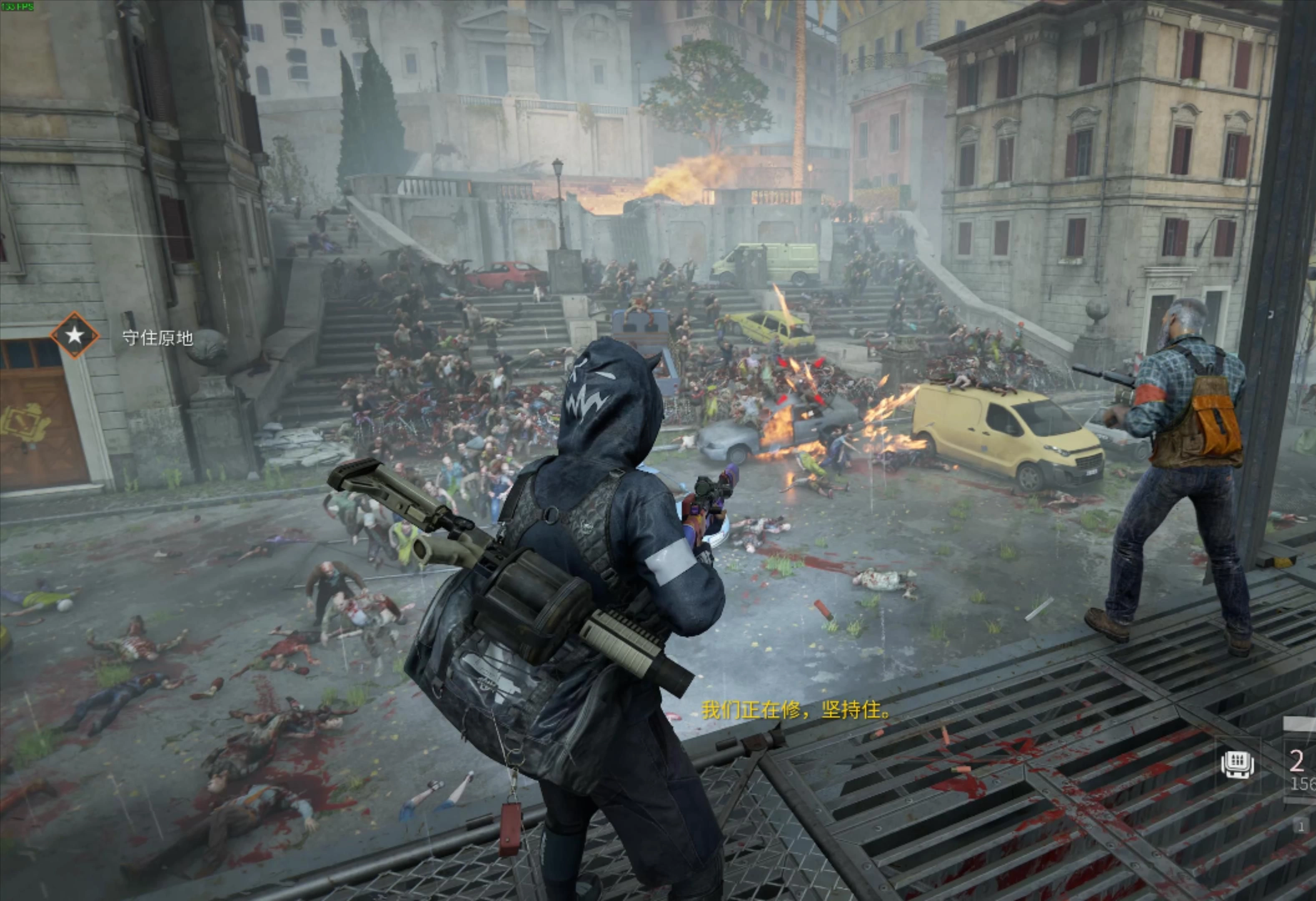Select the 守住原地 objective label
The height and width of the screenshot is (901, 1316).
tap(157, 338)
